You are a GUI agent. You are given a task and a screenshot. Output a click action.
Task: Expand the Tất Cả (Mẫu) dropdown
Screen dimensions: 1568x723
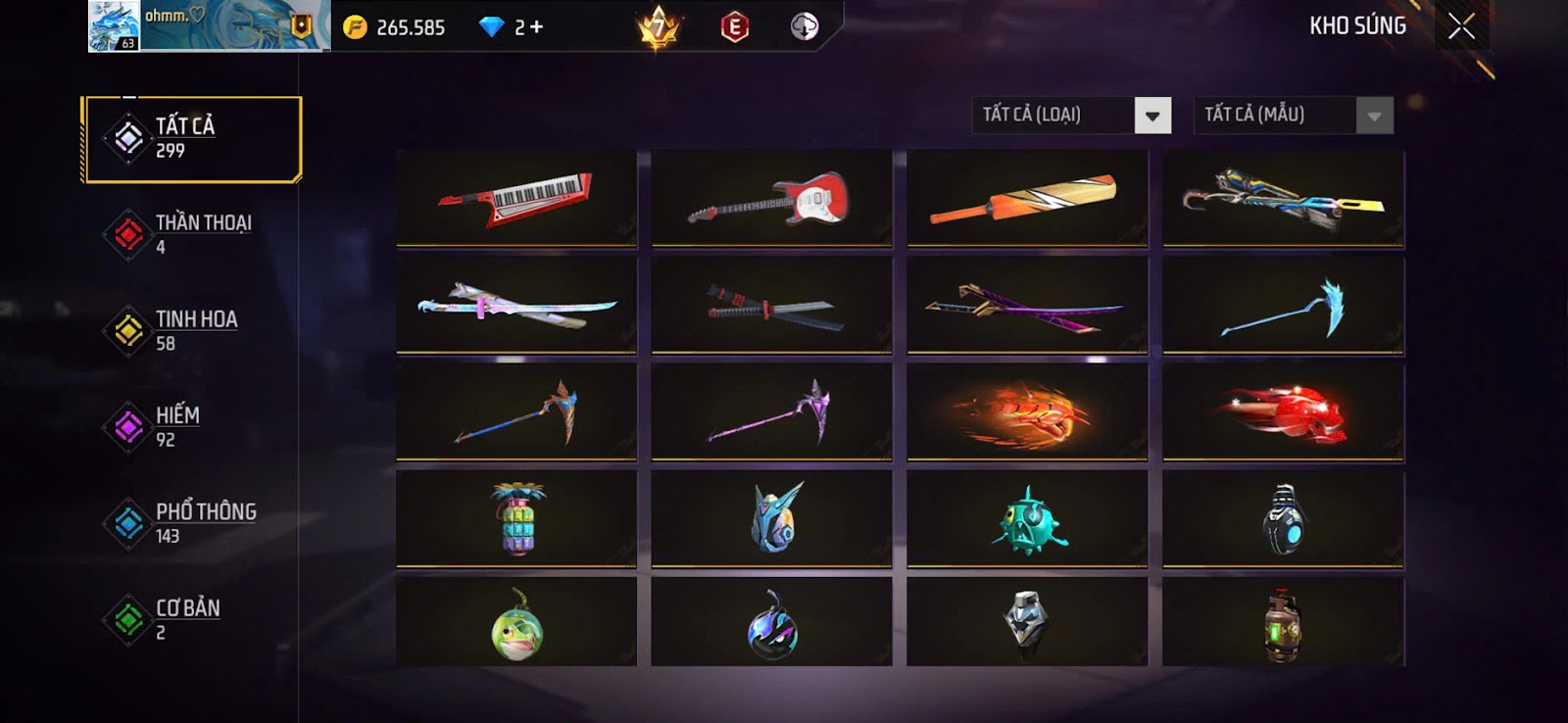pyautogui.click(x=1374, y=116)
